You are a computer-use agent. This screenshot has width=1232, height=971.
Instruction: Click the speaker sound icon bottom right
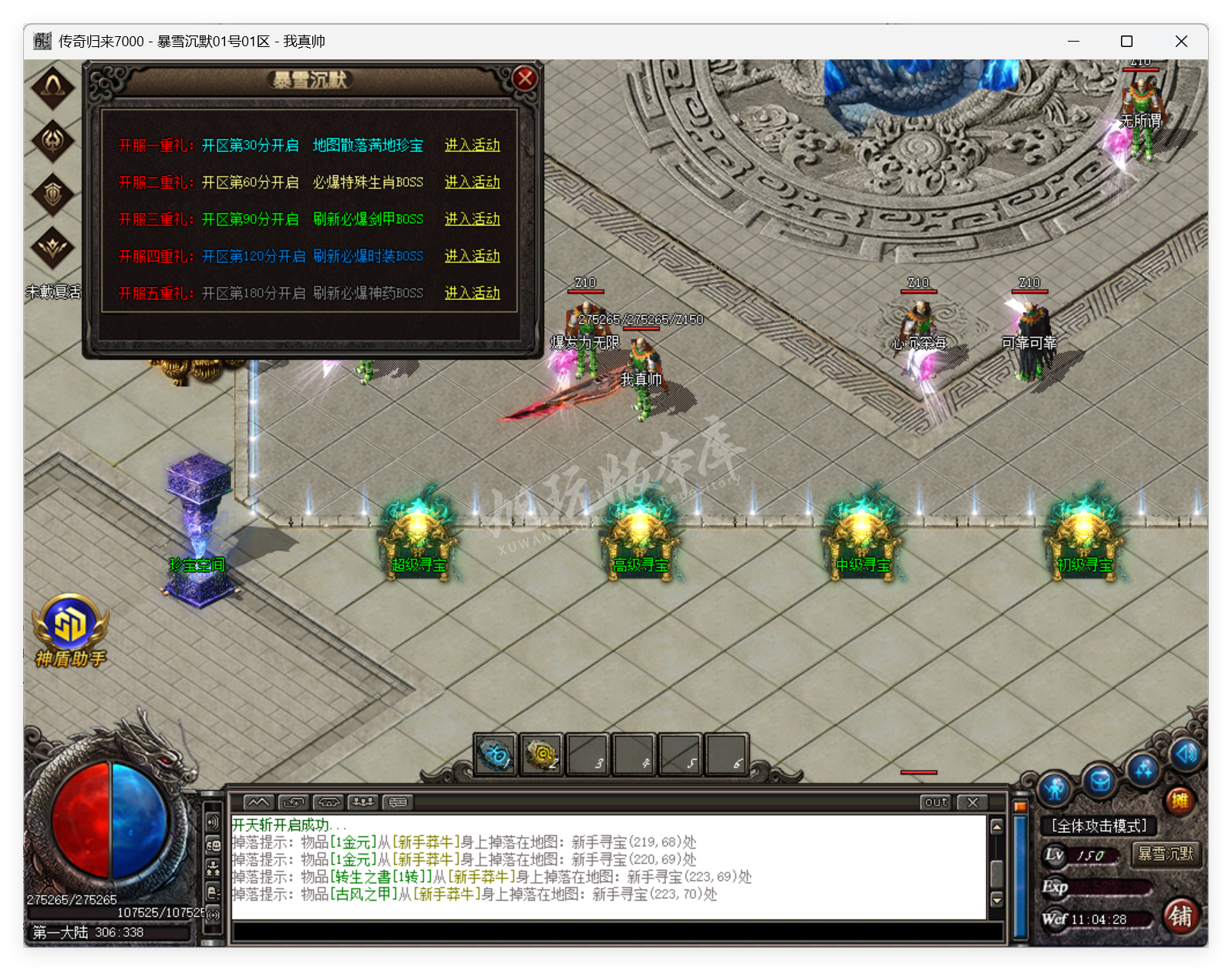[1186, 754]
